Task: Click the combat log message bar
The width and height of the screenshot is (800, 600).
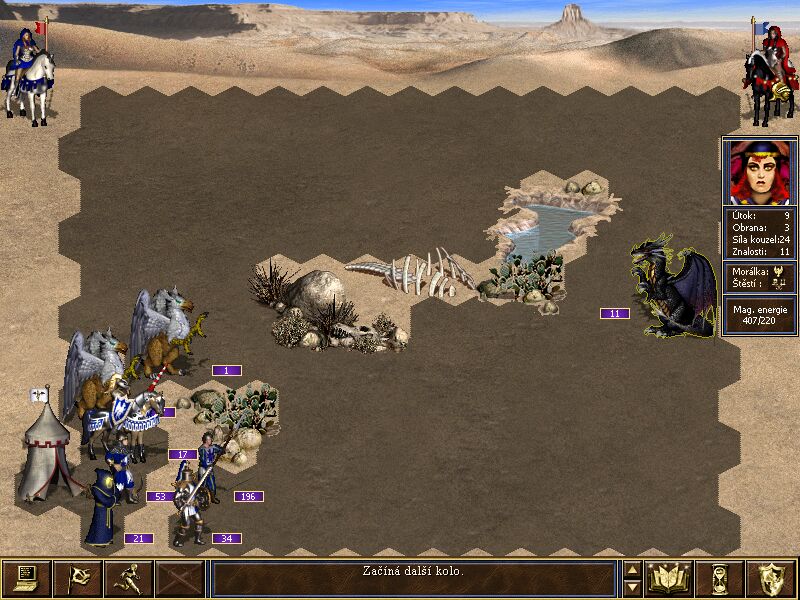Action: click(413, 579)
